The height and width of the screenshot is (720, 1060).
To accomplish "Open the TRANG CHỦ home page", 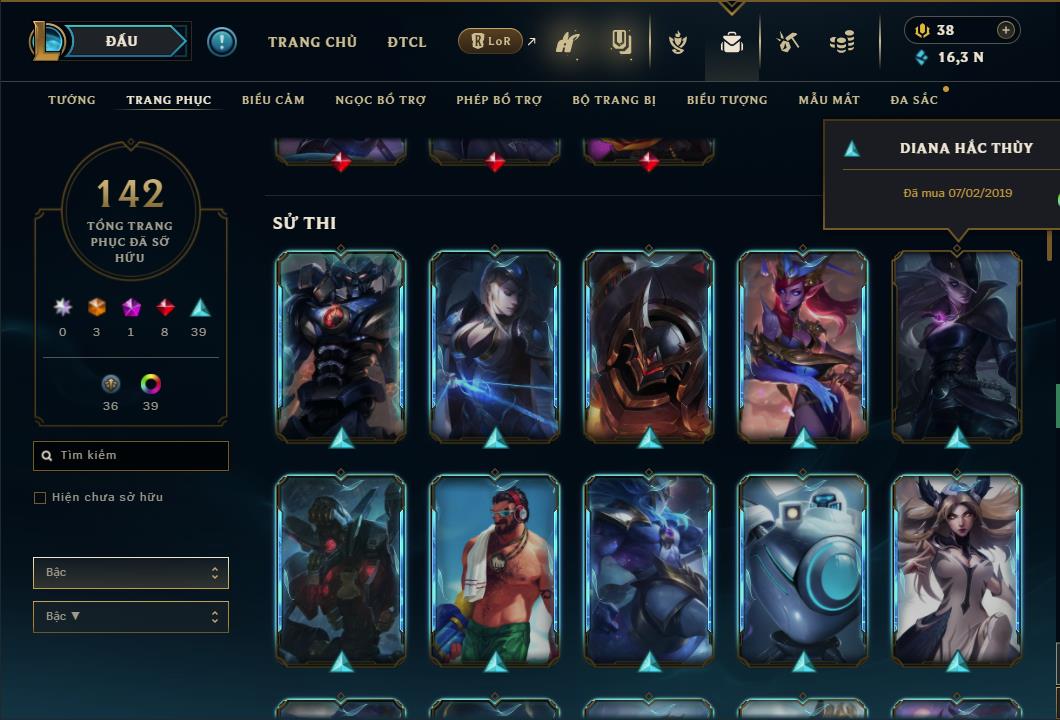I will [x=313, y=42].
